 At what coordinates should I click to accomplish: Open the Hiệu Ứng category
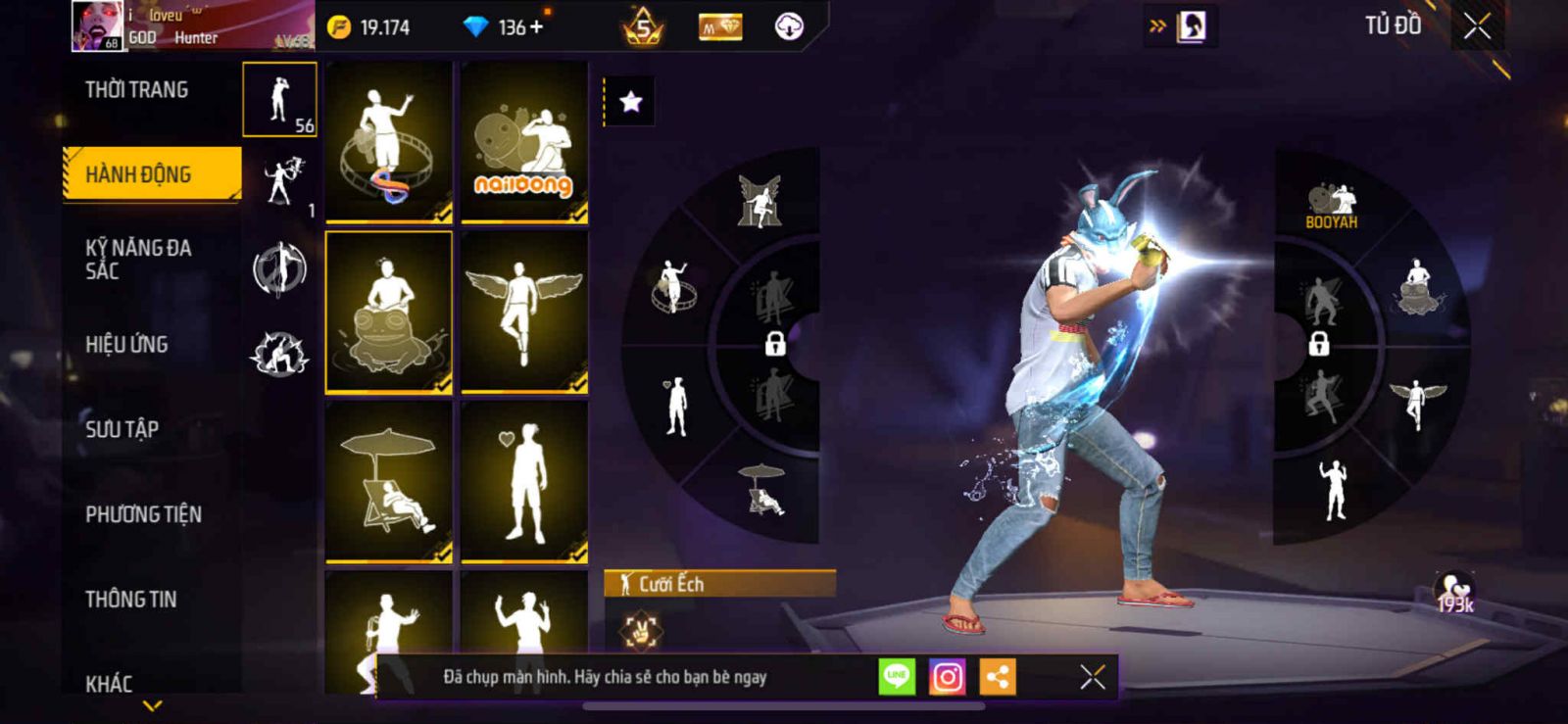click(x=126, y=344)
